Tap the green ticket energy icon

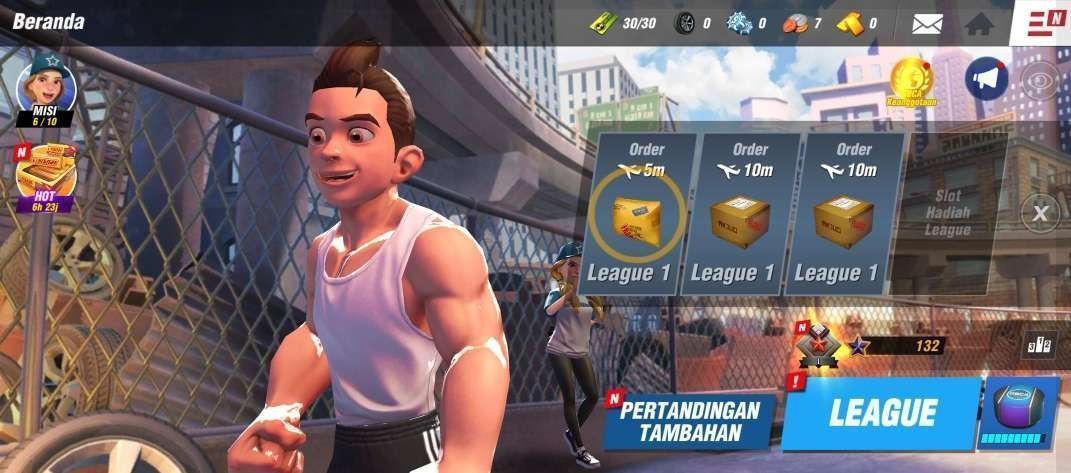(602, 22)
